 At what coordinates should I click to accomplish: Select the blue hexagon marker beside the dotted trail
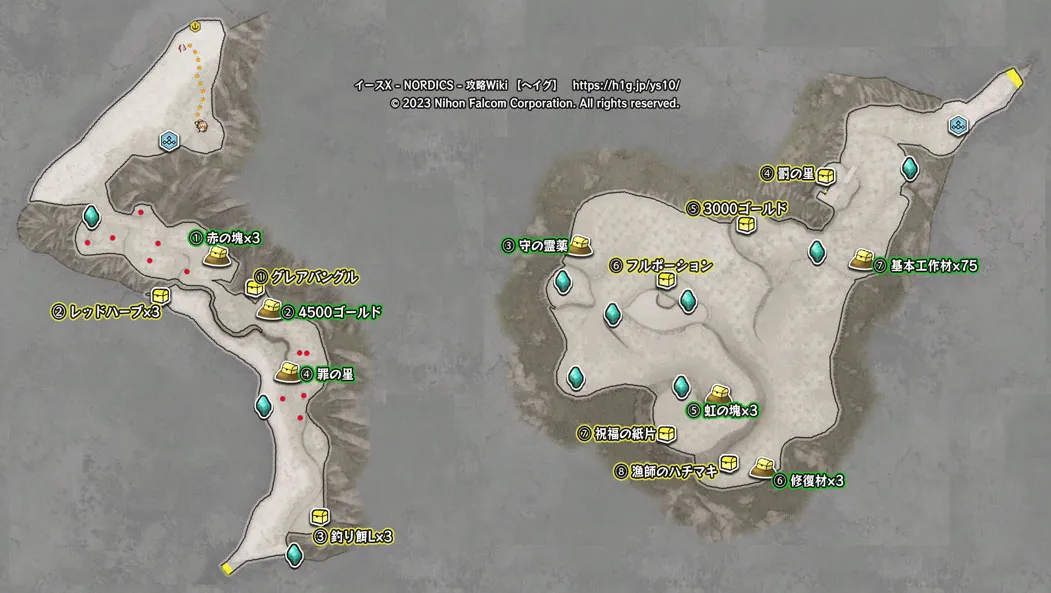[170, 142]
